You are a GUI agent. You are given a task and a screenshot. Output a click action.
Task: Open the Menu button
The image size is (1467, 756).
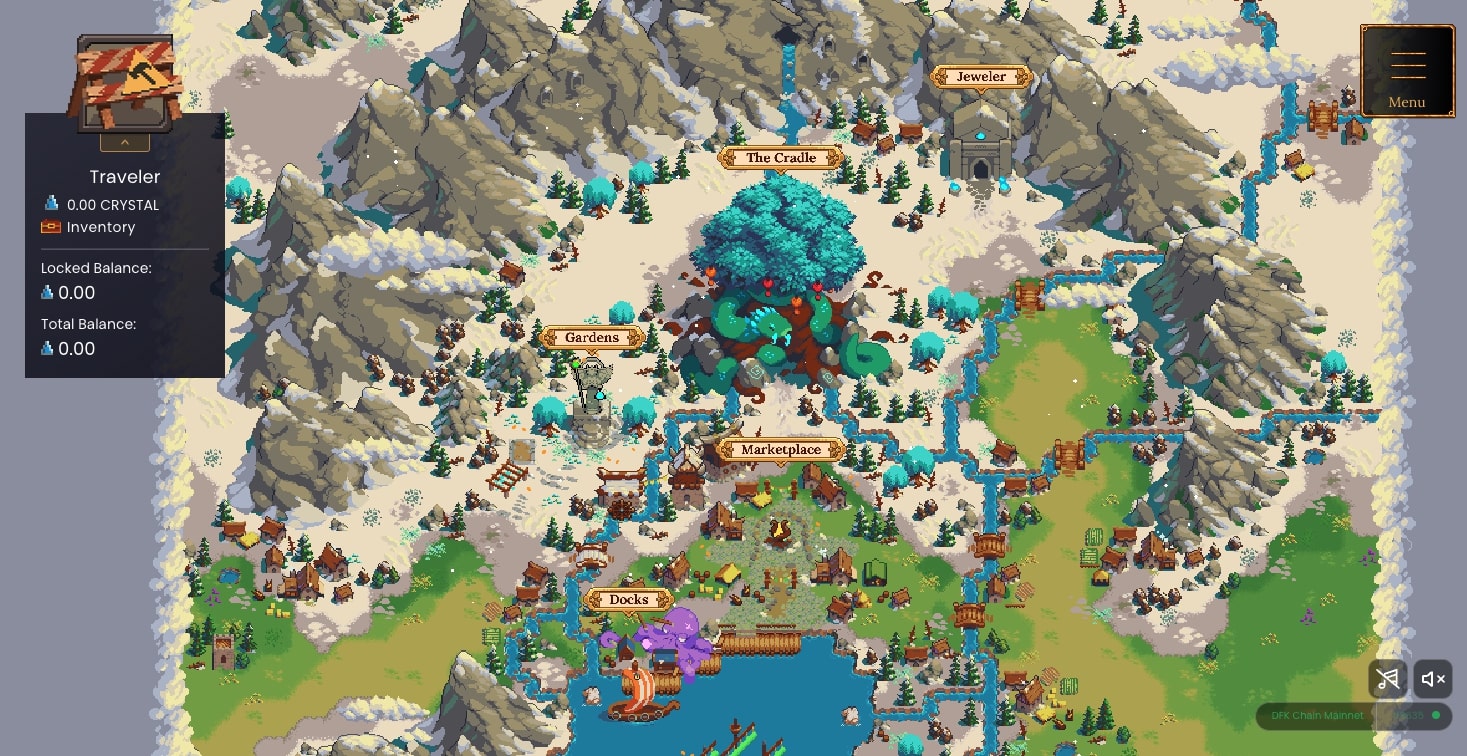(x=1407, y=71)
